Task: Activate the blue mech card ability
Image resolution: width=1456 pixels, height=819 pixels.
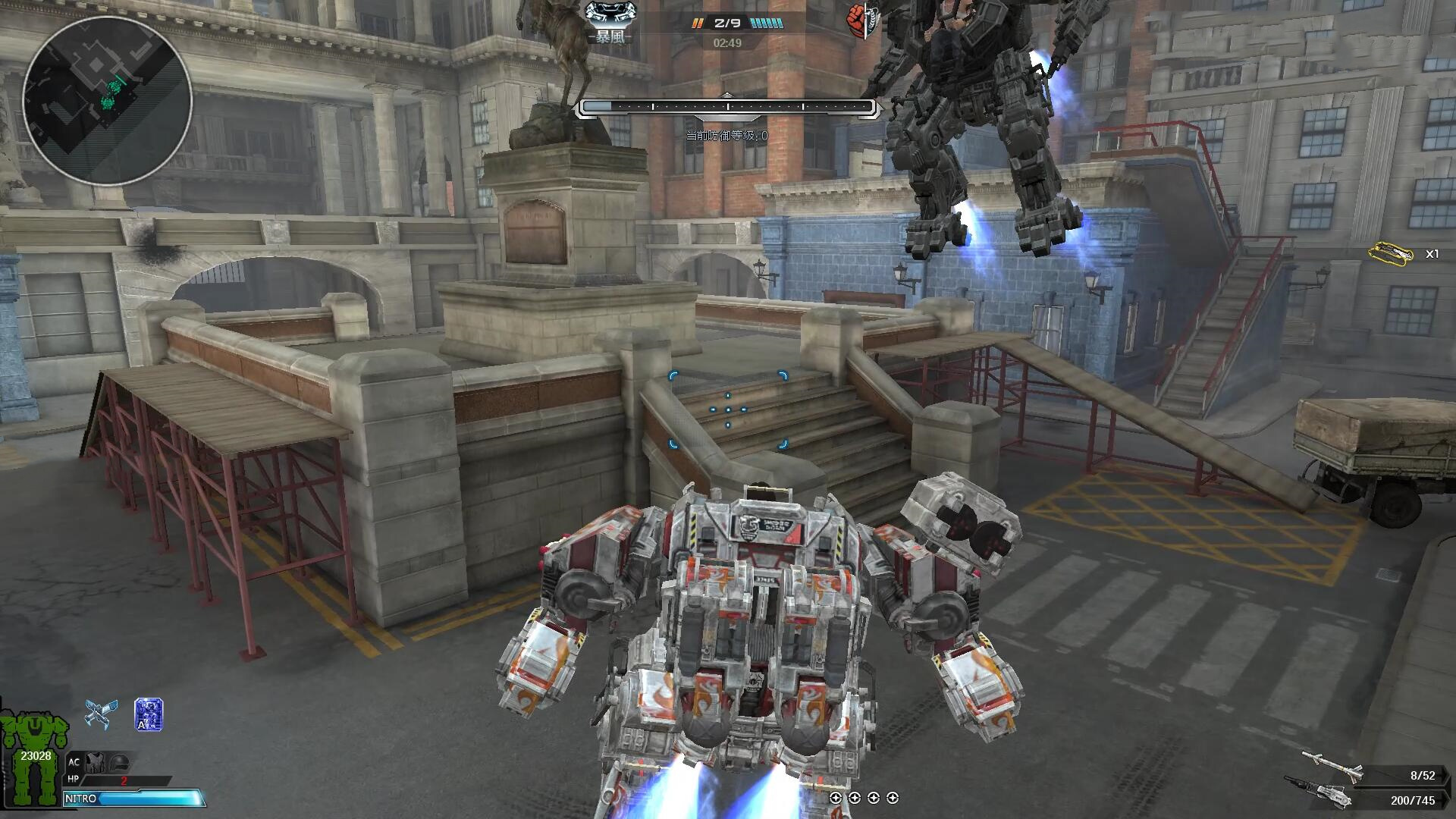Action: [x=149, y=714]
